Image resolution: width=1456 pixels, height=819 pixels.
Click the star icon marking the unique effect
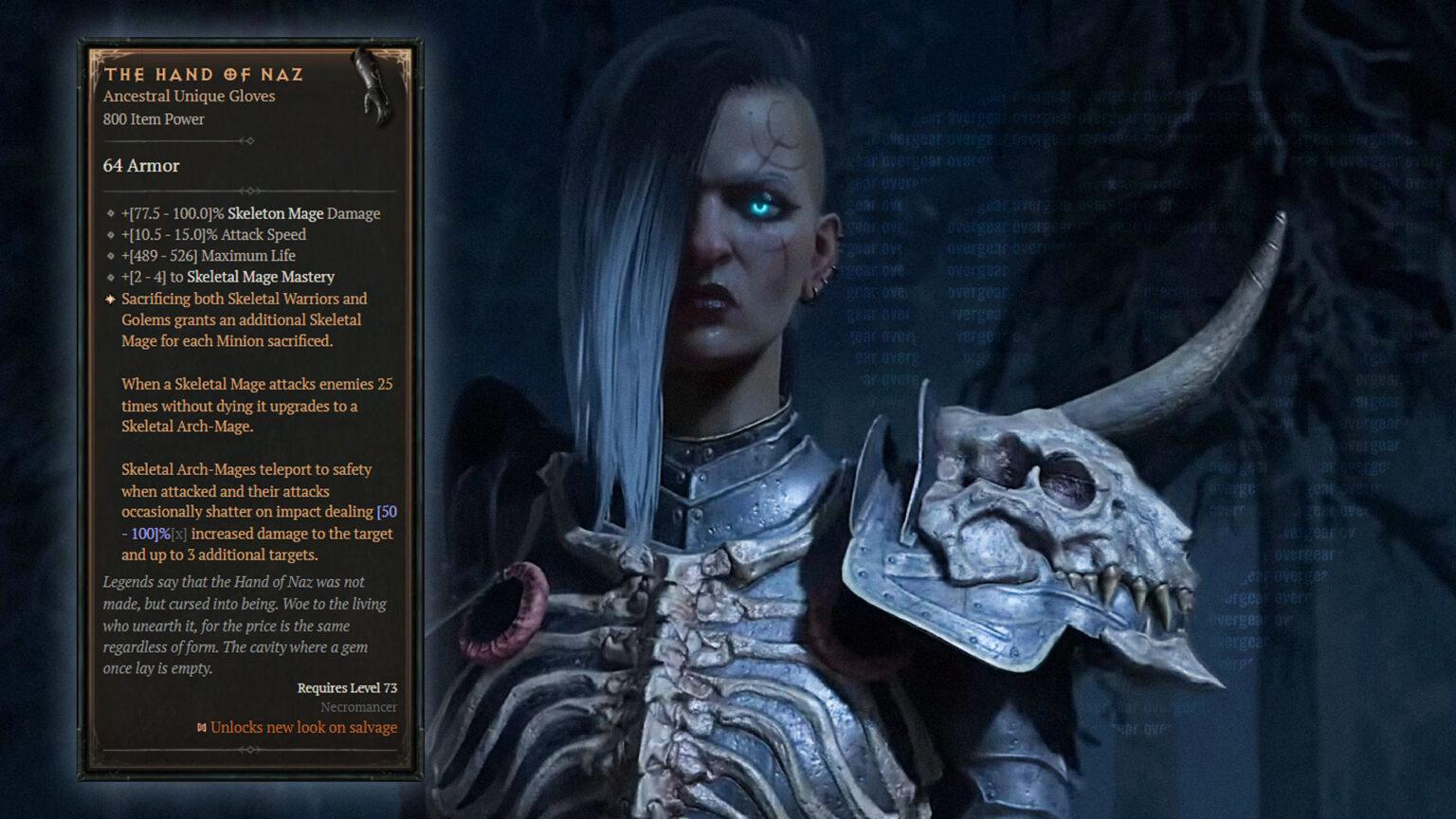coord(110,299)
